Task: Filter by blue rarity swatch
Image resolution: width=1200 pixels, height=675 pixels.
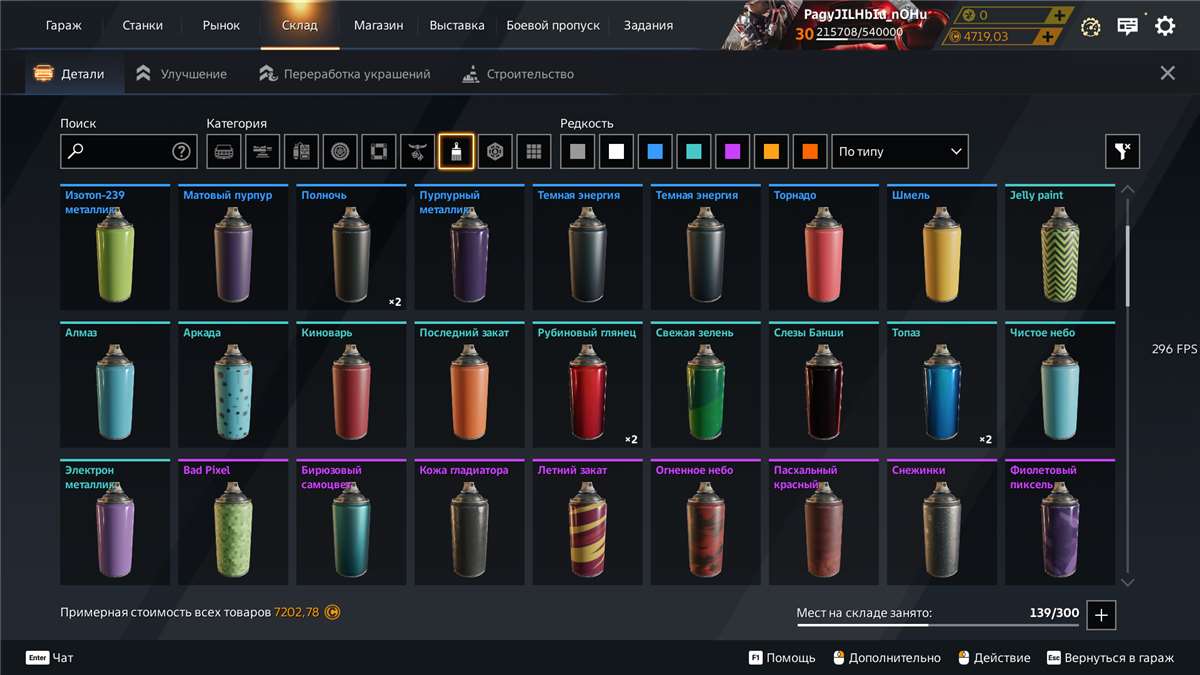Action: coord(655,152)
